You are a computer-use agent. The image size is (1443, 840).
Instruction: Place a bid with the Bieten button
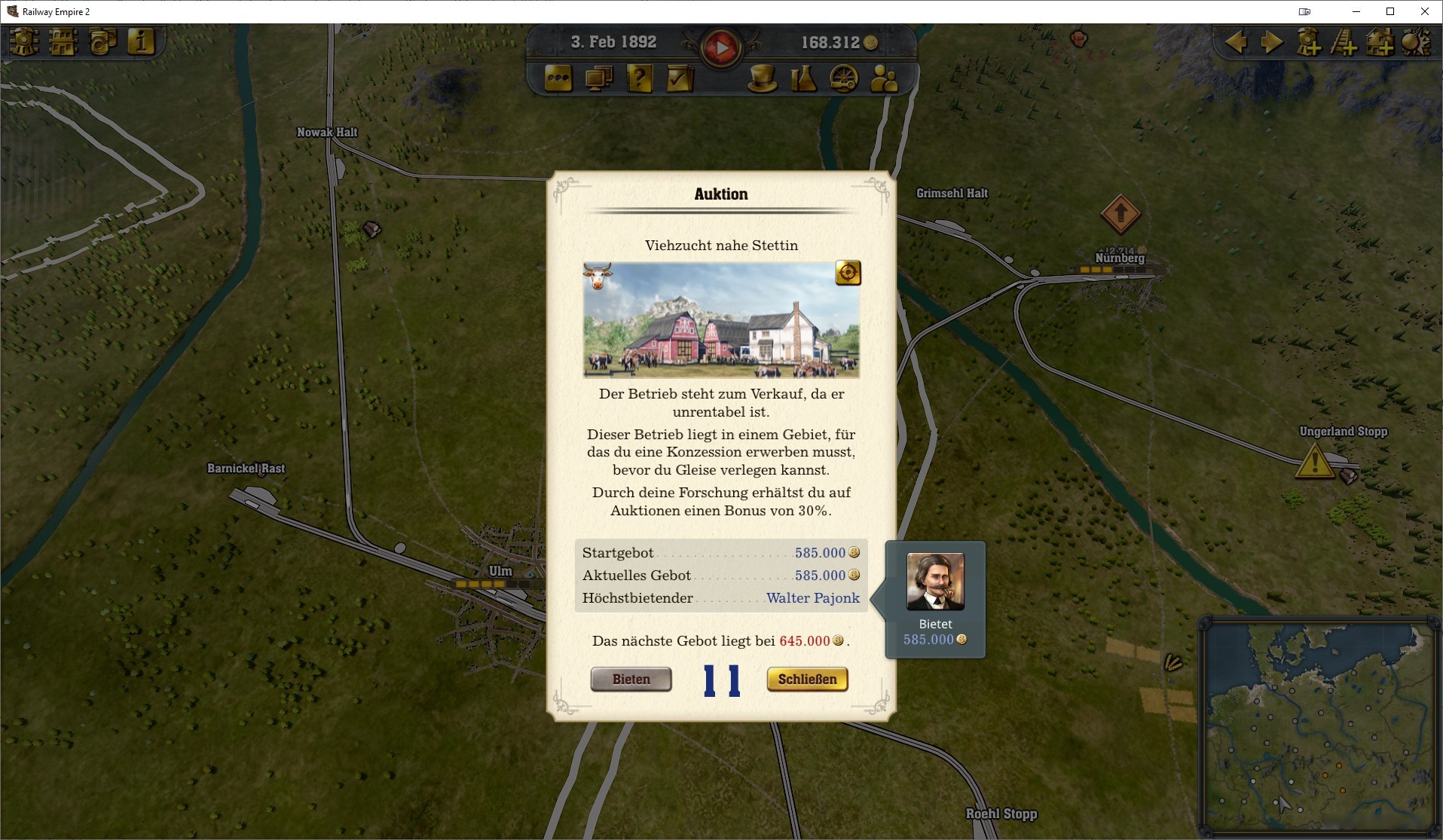pyautogui.click(x=631, y=679)
